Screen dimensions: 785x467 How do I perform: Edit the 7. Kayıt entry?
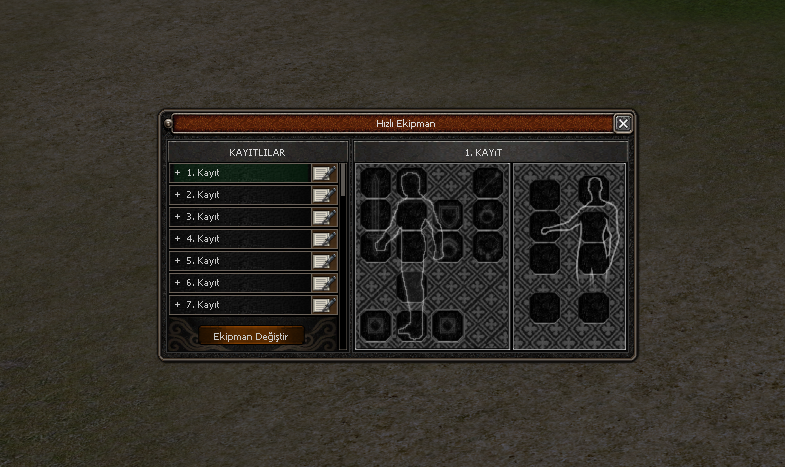click(324, 305)
